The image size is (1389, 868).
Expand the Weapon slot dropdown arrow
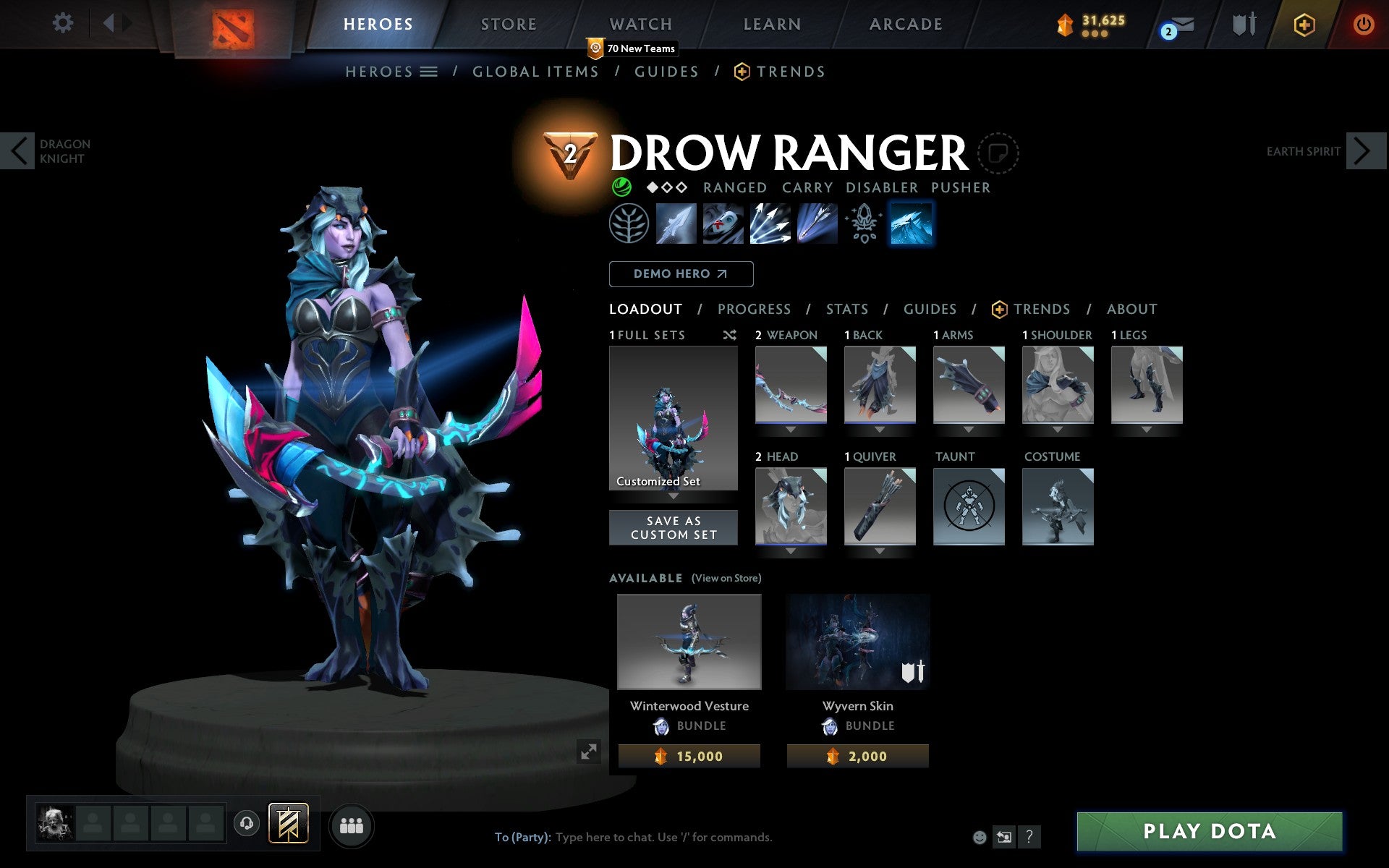pyautogui.click(x=790, y=428)
